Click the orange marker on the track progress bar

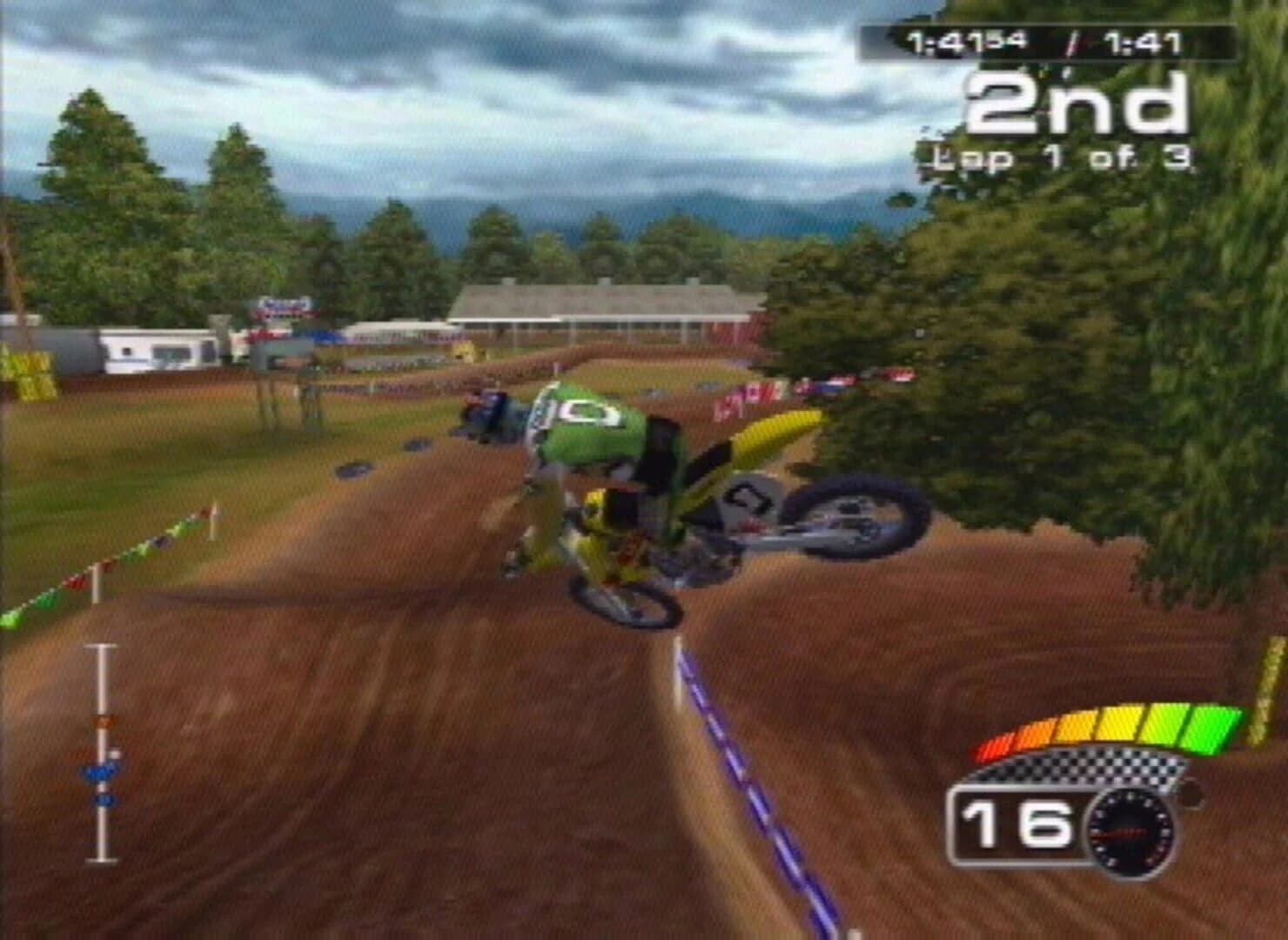coord(104,721)
